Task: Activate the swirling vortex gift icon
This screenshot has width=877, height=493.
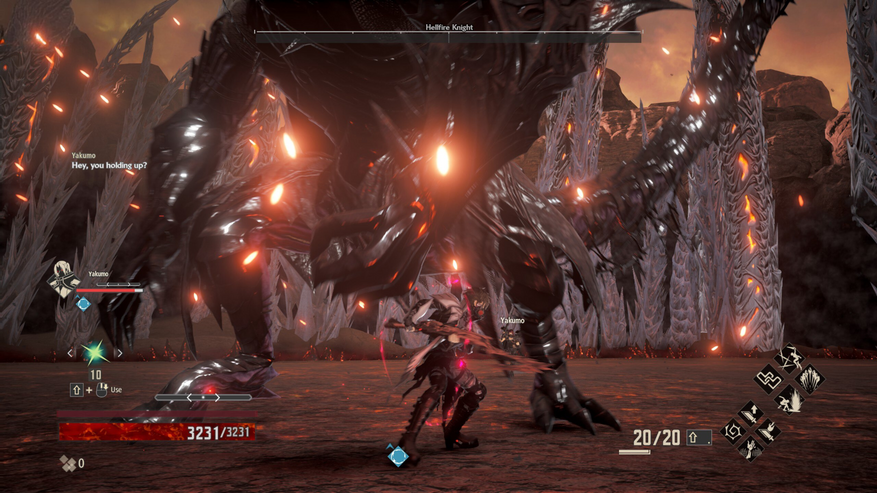Action: [733, 431]
